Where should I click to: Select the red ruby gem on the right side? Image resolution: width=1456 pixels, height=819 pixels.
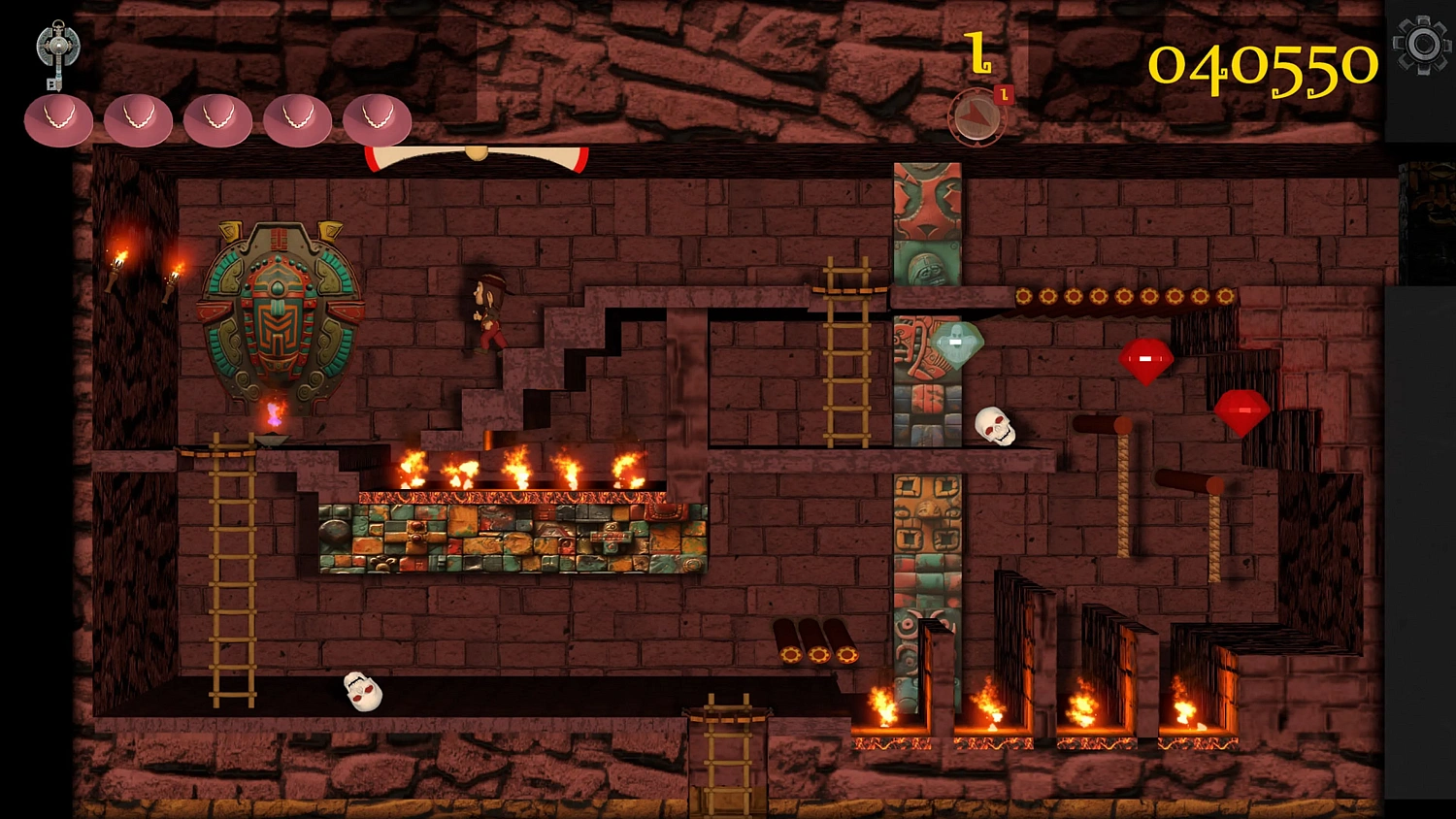coord(1147,360)
